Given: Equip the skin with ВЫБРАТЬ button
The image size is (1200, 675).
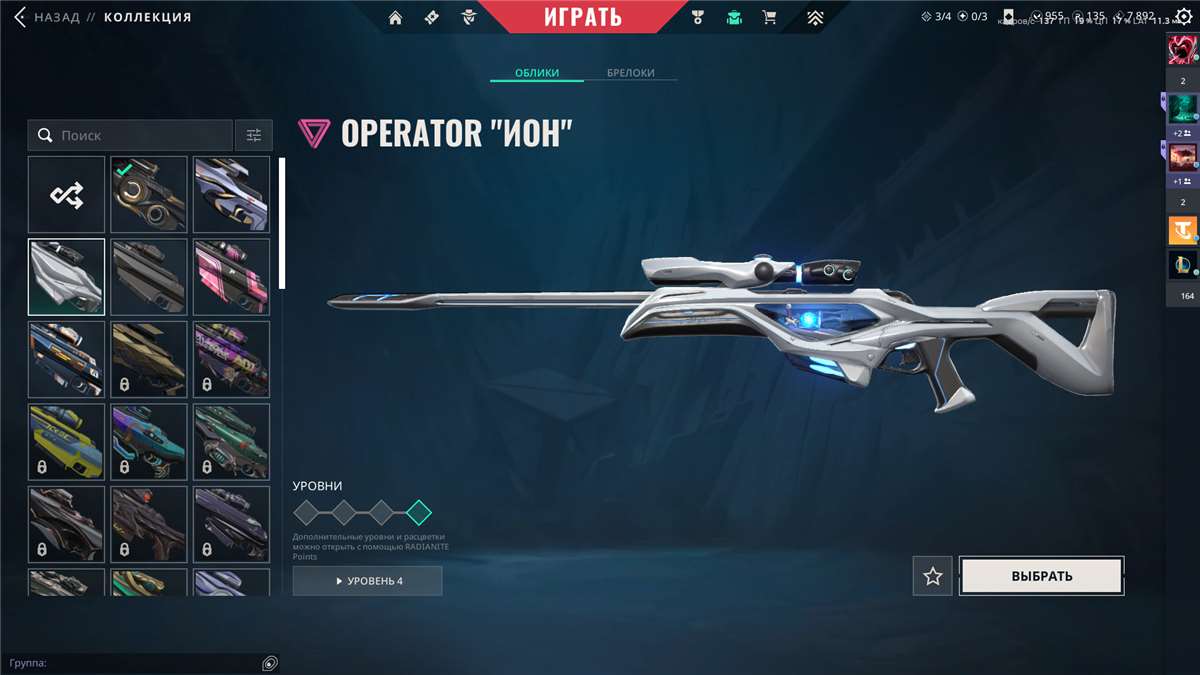Looking at the screenshot, I should [1041, 576].
